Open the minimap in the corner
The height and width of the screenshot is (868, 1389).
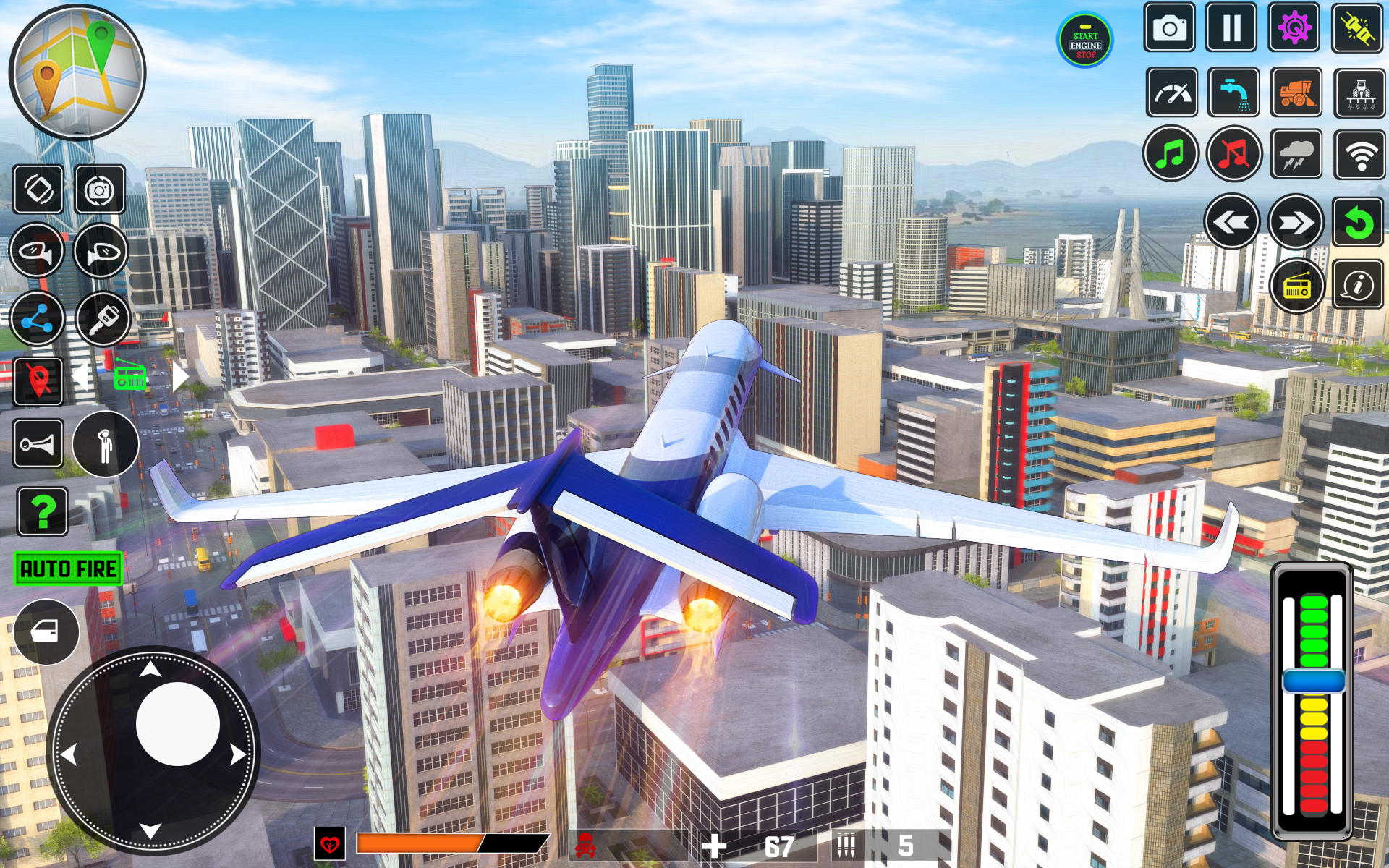76,72
